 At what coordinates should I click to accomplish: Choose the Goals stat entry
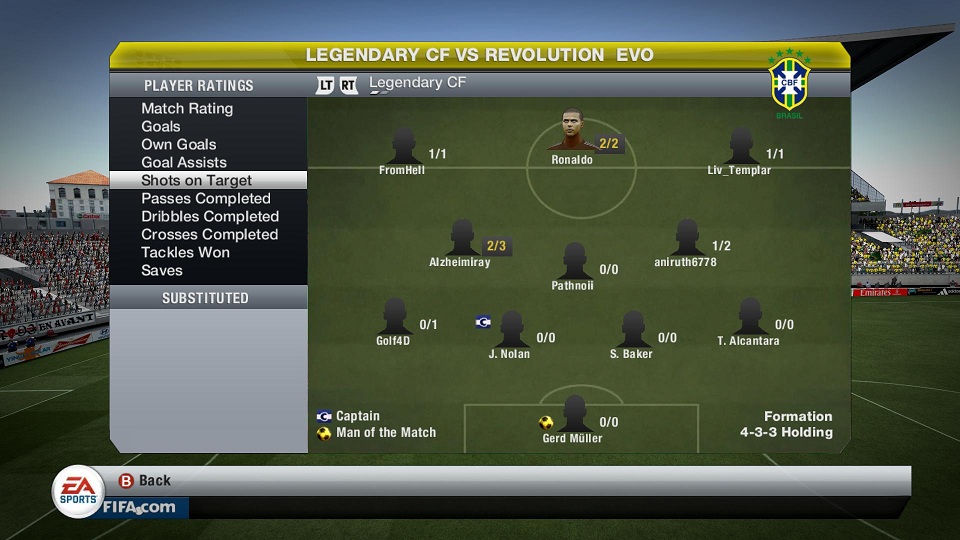(x=161, y=126)
